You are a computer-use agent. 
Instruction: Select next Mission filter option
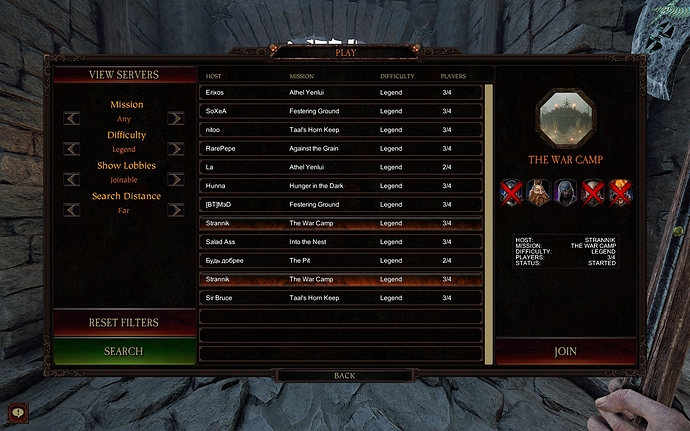(176, 118)
